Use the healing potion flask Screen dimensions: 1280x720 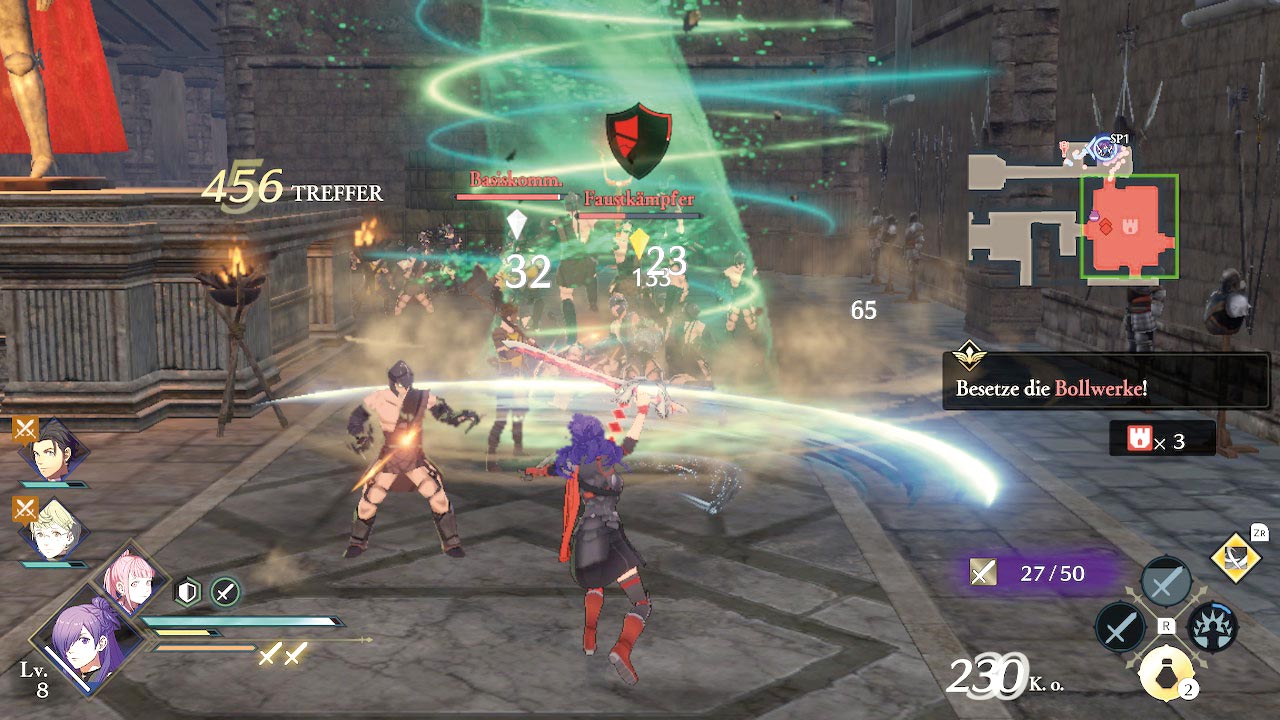[1165, 672]
